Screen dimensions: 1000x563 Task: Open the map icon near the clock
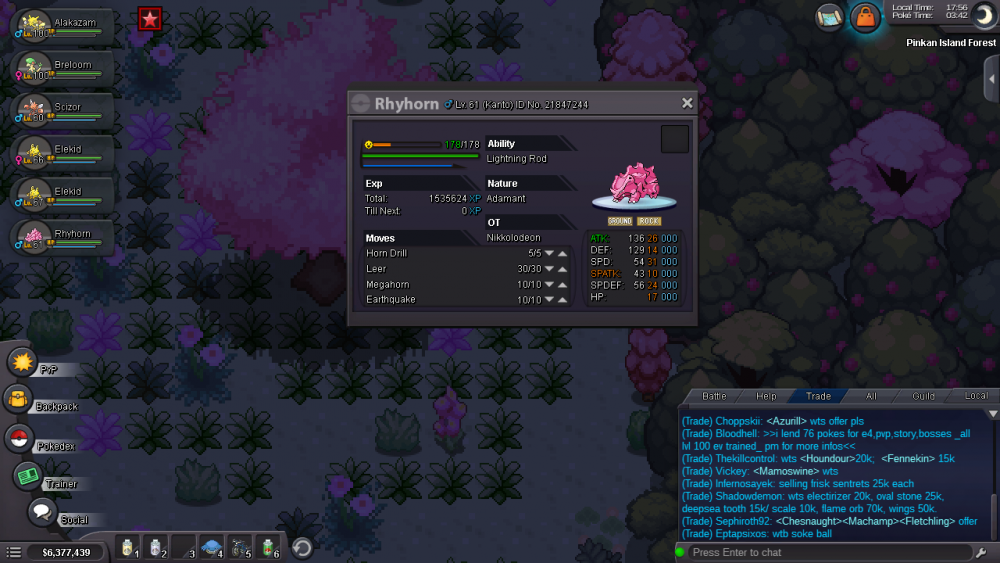[829, 16]
